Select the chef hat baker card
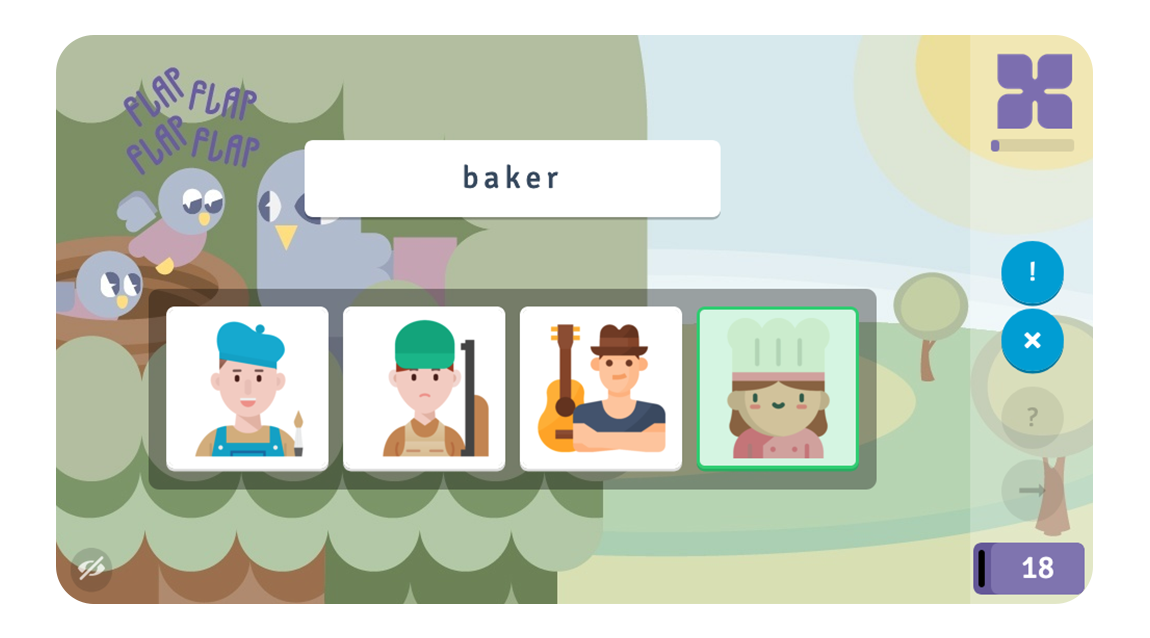This screenshot has height=638, width=1150. [778, 388]
